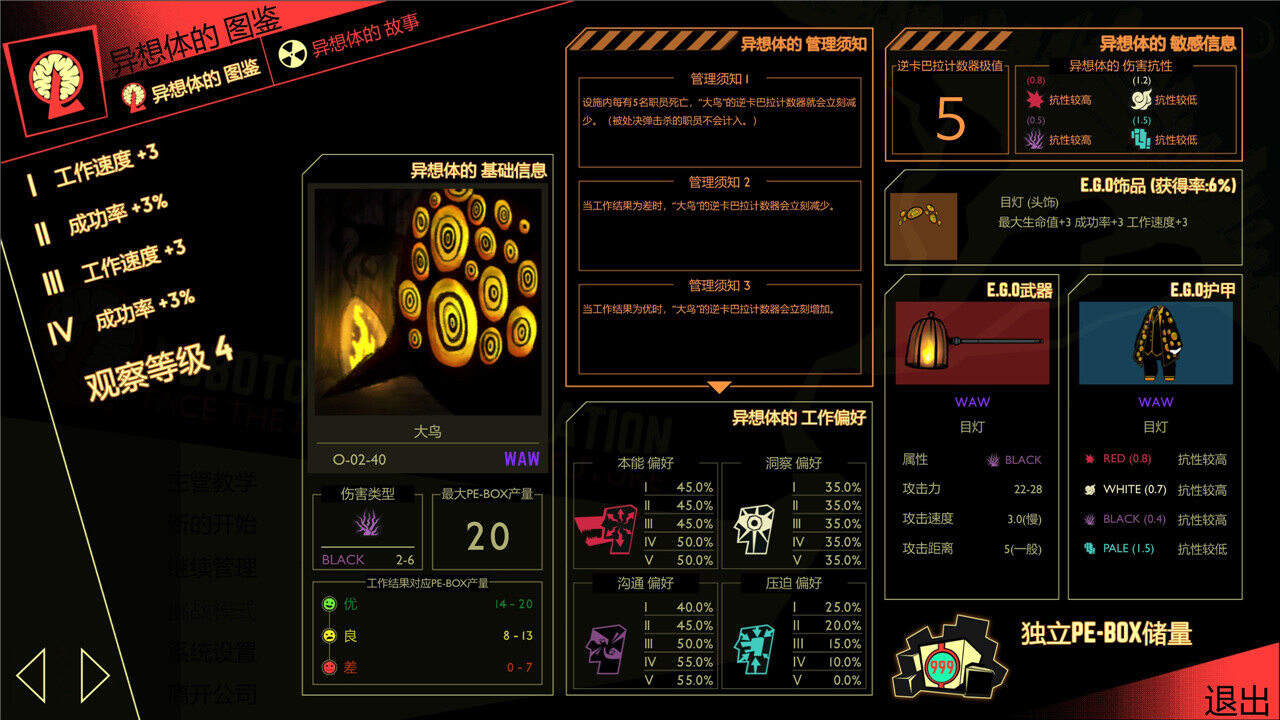Go to the next abnormality with right arrow
The image size is (1280, 720).
point(94,676)
